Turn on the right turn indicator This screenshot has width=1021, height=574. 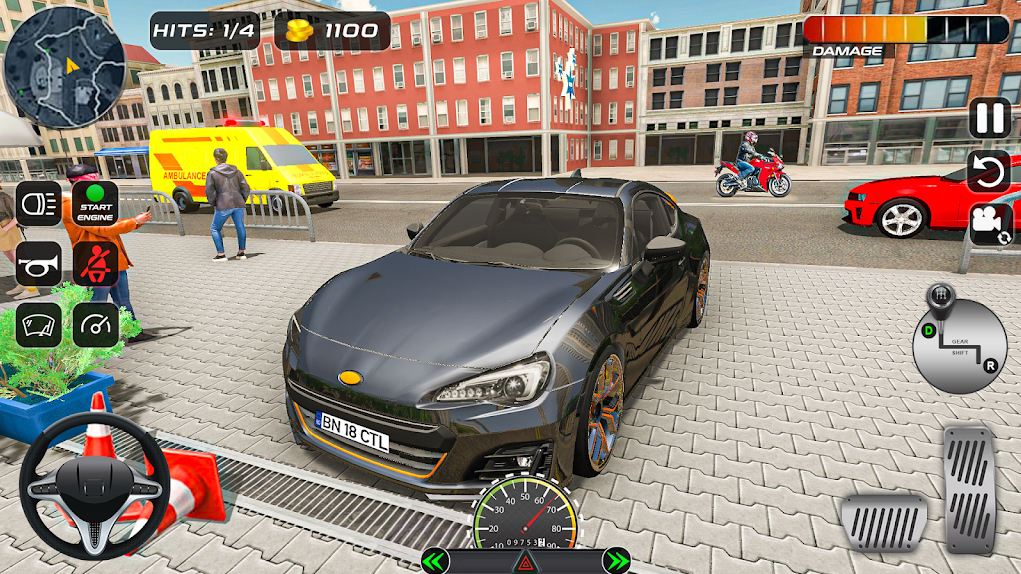617,561
